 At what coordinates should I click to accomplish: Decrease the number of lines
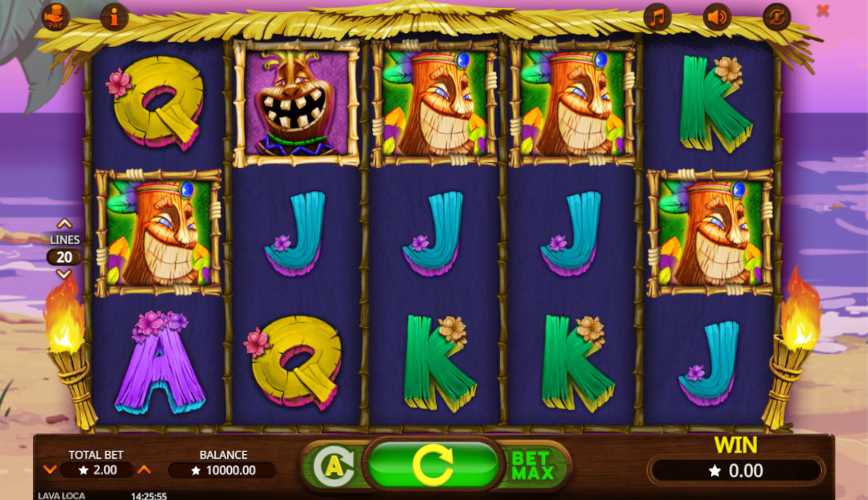click(64, 274)
